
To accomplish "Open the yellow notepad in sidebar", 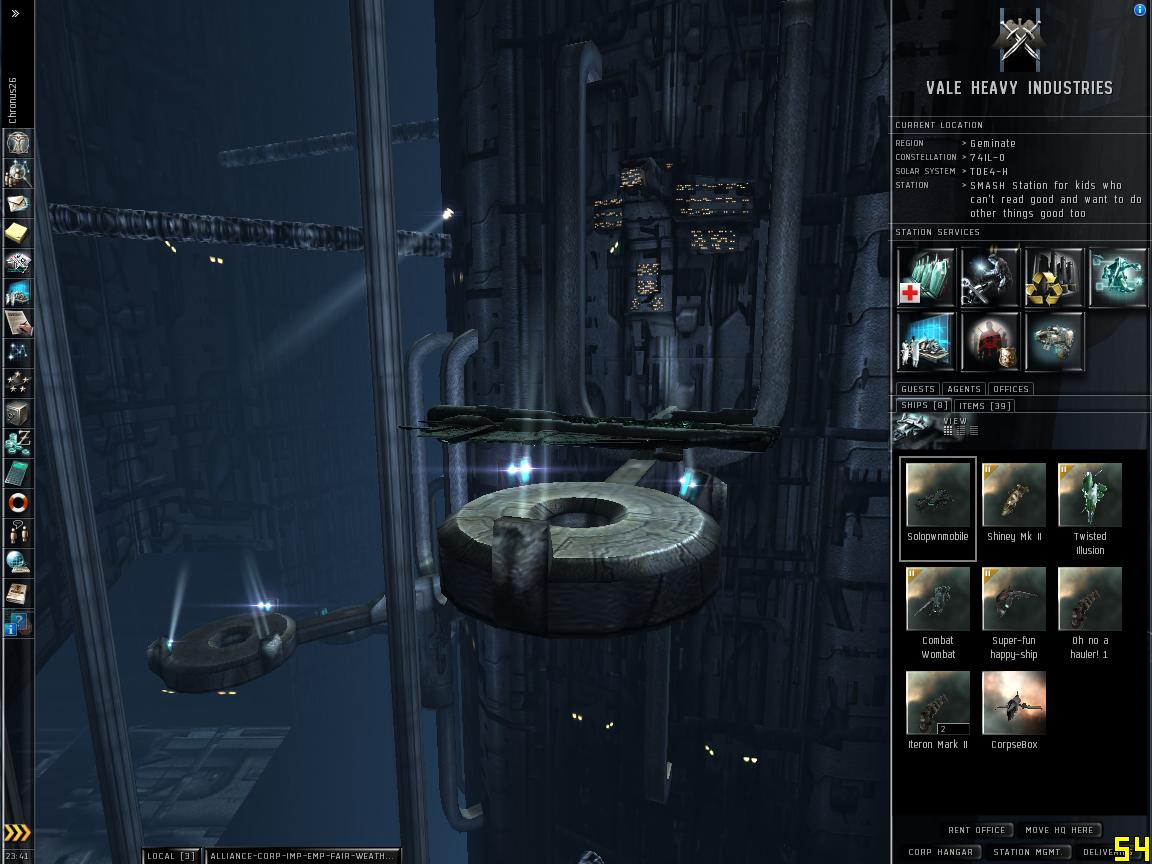I will click(18, 233).
